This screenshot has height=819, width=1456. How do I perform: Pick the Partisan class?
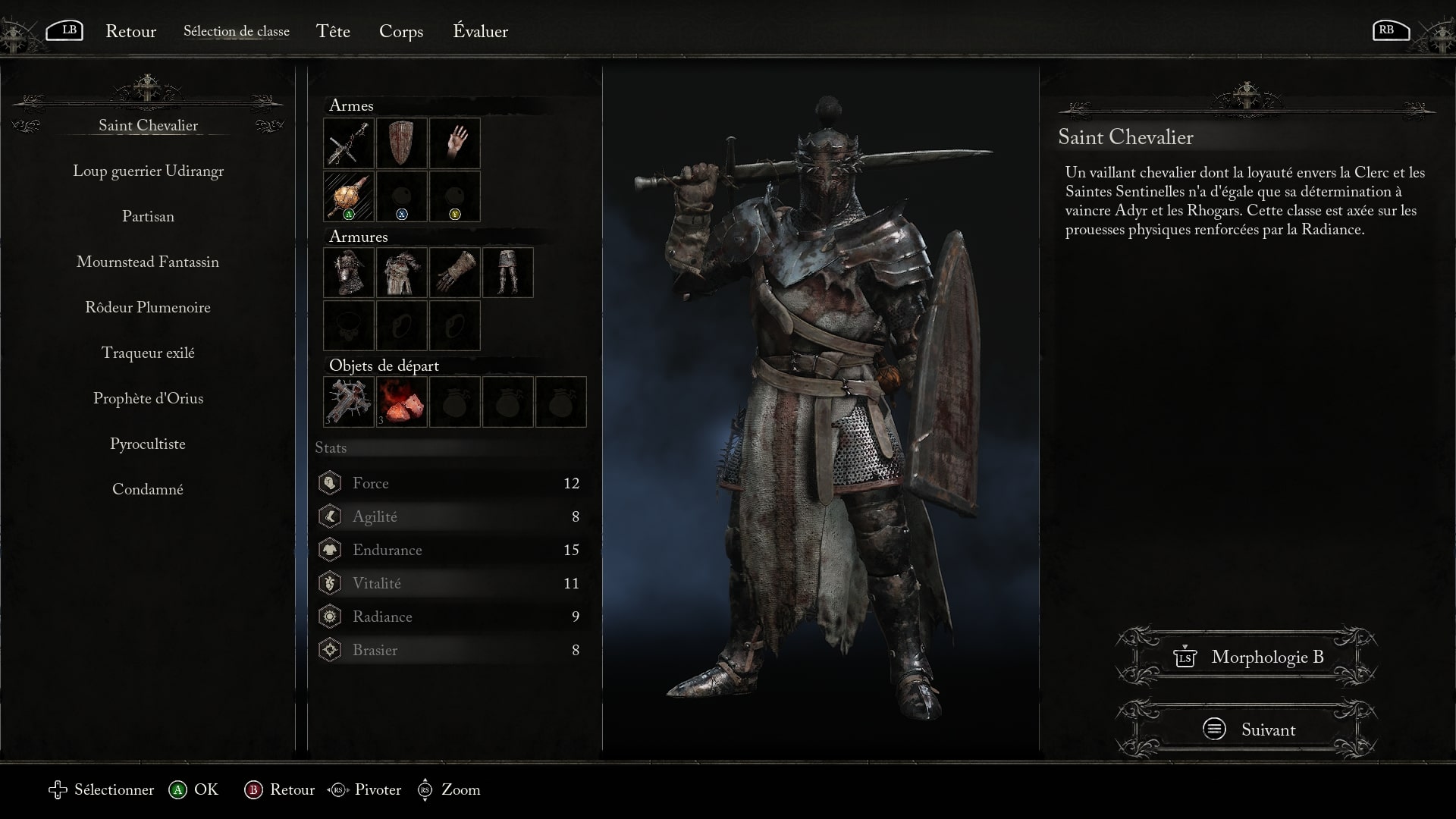coord(148,216)
